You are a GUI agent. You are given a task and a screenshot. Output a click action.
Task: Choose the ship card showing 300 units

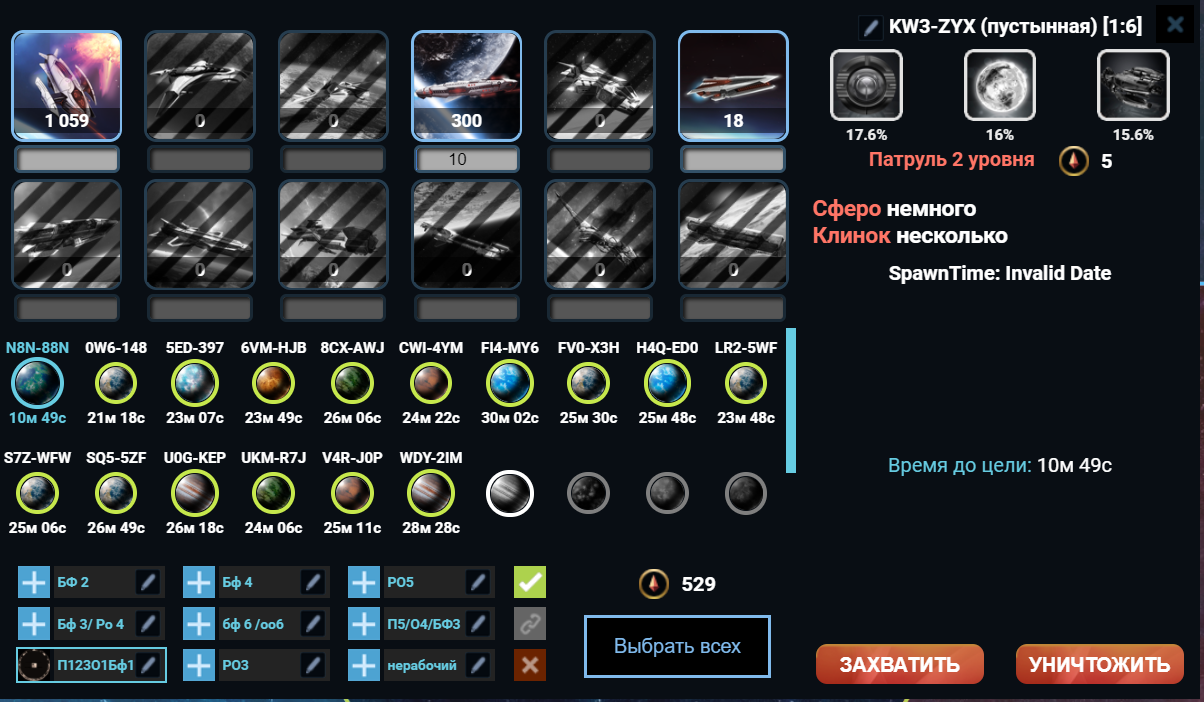(x=467, y=85)
